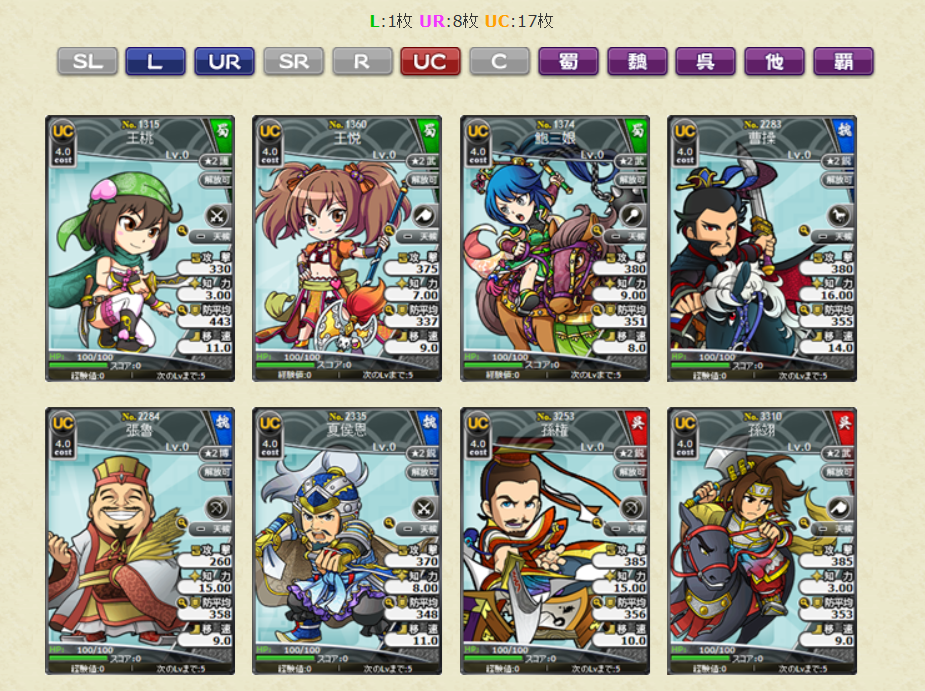Select the 呉 faction filter
925x691 pixels.
click(x=706, y=61)
